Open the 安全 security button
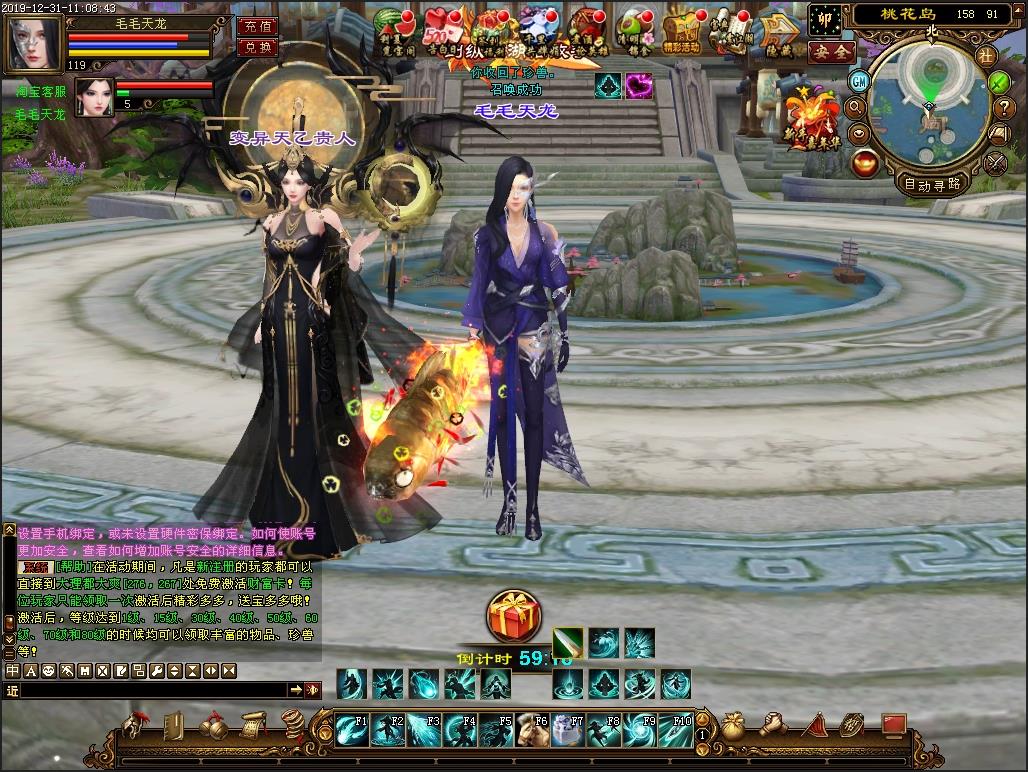 pos(830,51)
